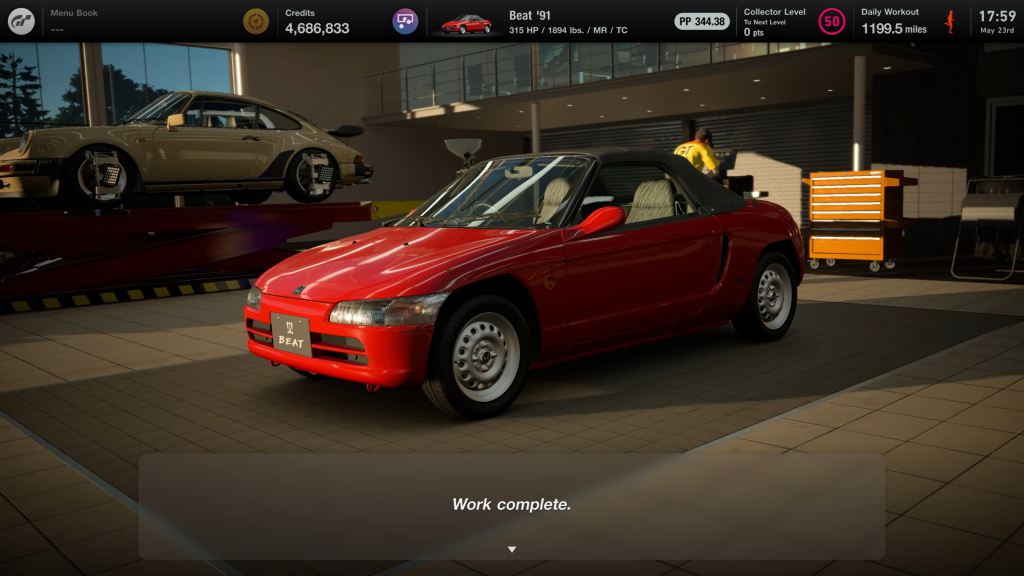This screenshot has width=1024, height=576.
Task: Open the Collector Level 50 badge
Action: (x=831, y=21)
